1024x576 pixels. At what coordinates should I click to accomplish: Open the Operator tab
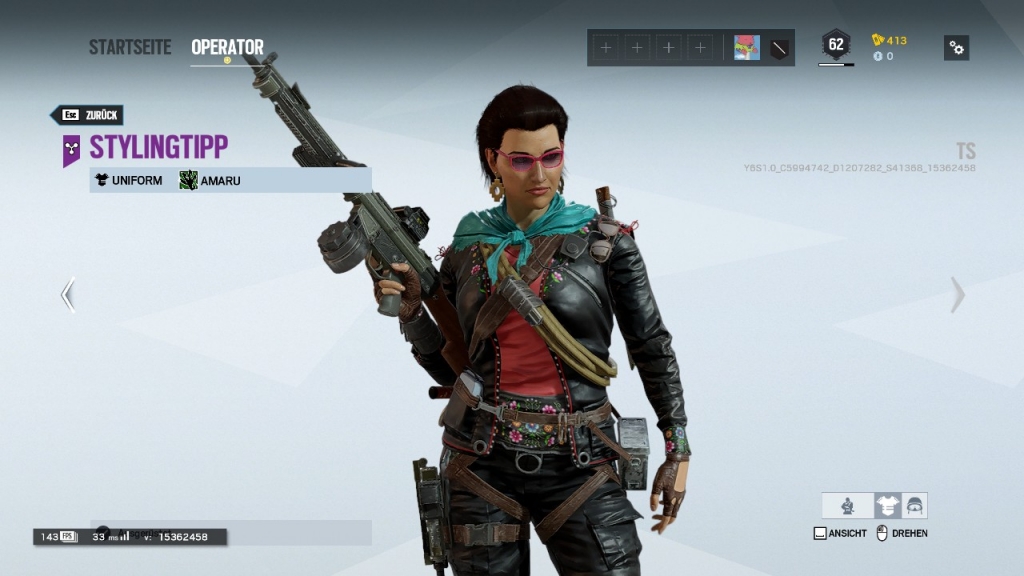(x=227, y=47)
